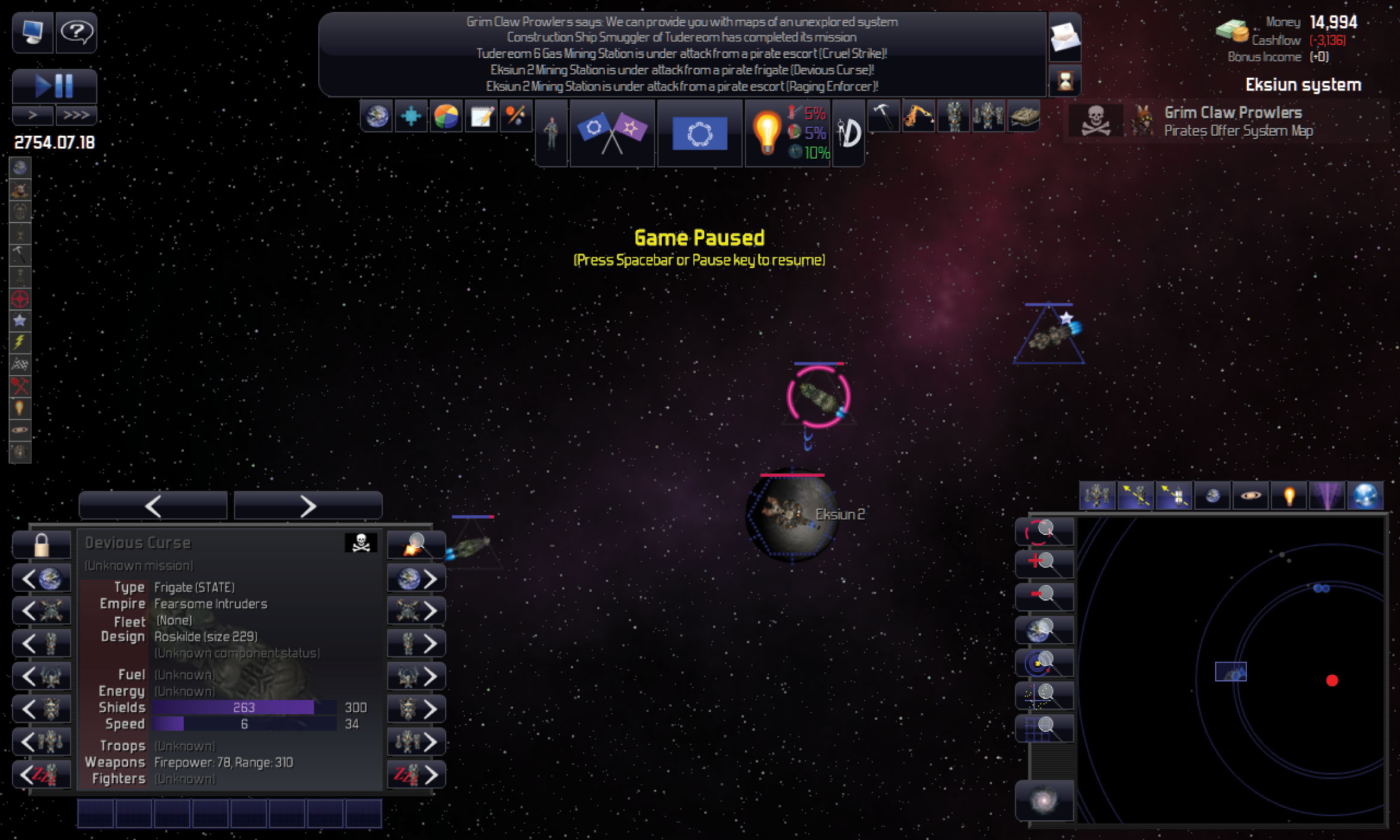
Task: Click the minimap zoom-out magnifier
Action: tap(1045, 596)
